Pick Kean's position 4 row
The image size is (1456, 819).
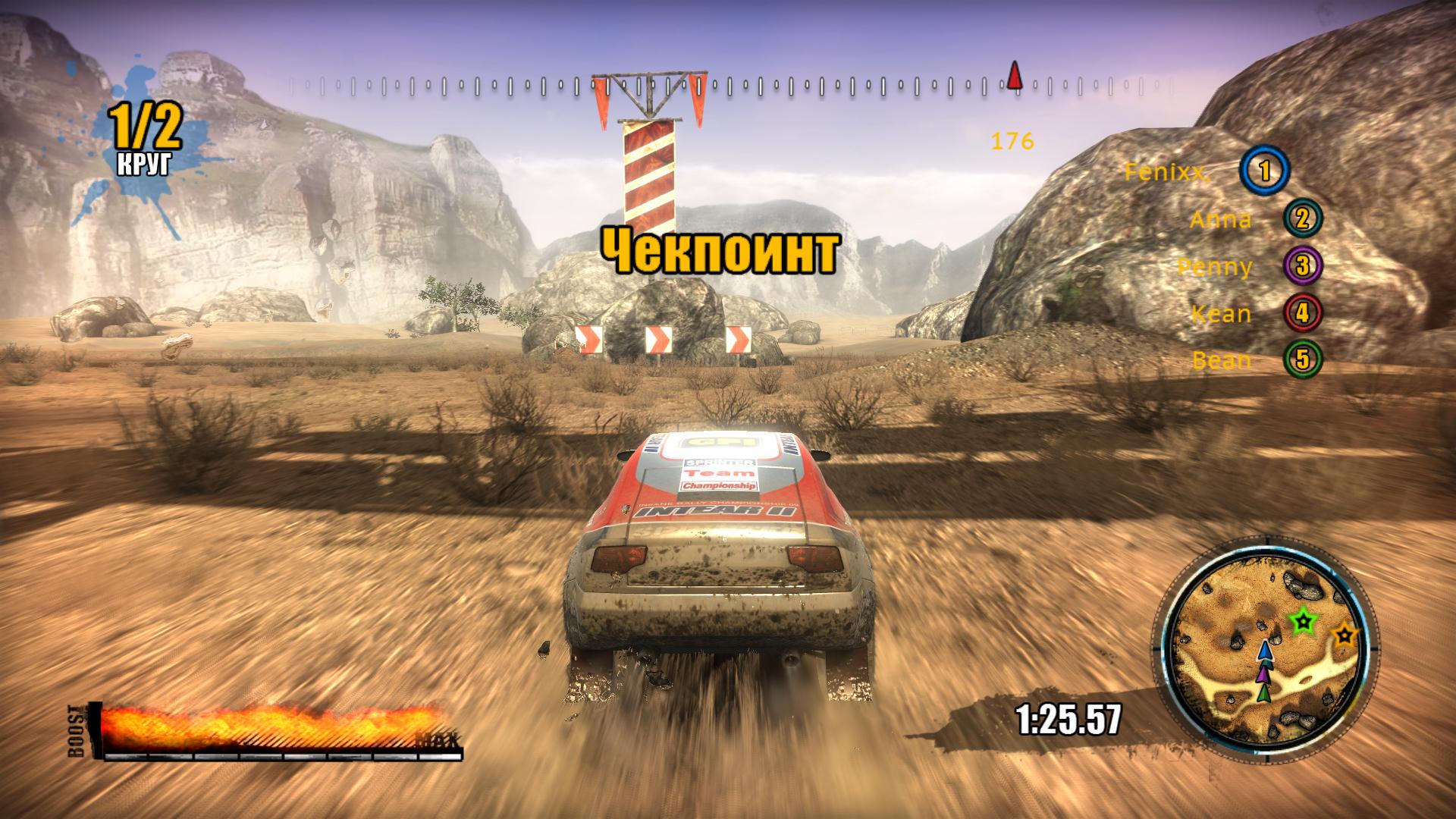click(1221, 314)
